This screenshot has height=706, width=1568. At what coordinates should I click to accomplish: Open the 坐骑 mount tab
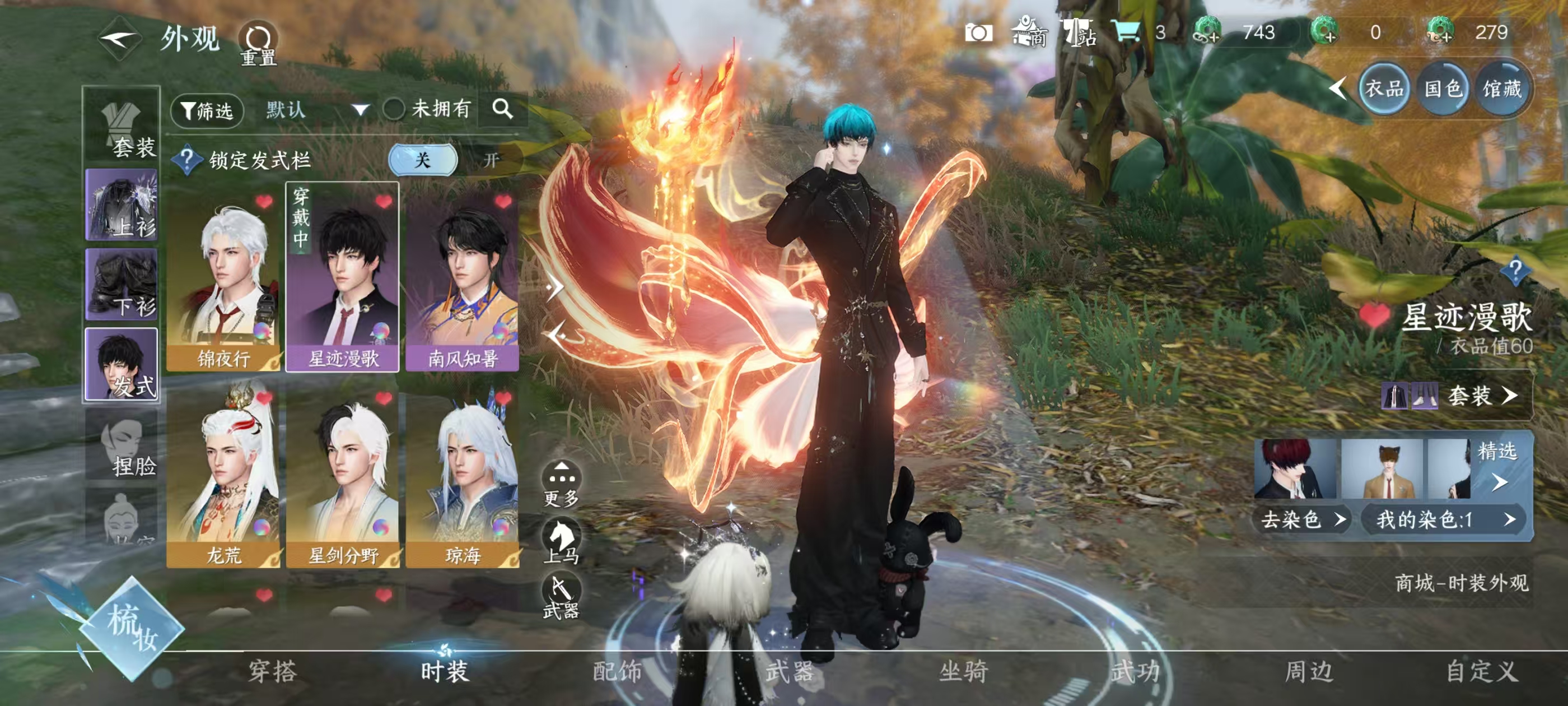click(963, 672)
